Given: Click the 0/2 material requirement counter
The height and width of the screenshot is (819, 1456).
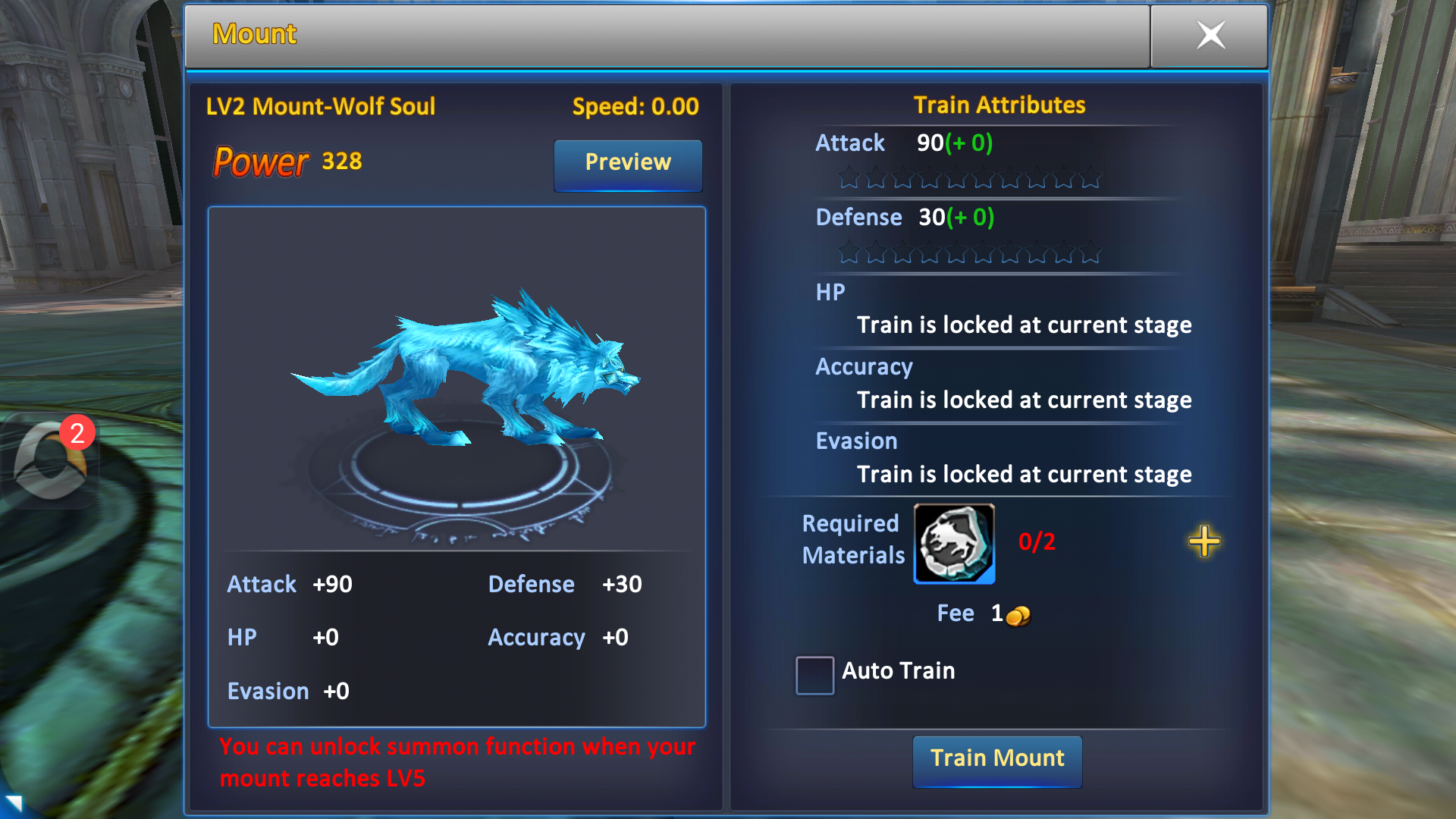Looking at the screenshot, I should point(1037,541).
